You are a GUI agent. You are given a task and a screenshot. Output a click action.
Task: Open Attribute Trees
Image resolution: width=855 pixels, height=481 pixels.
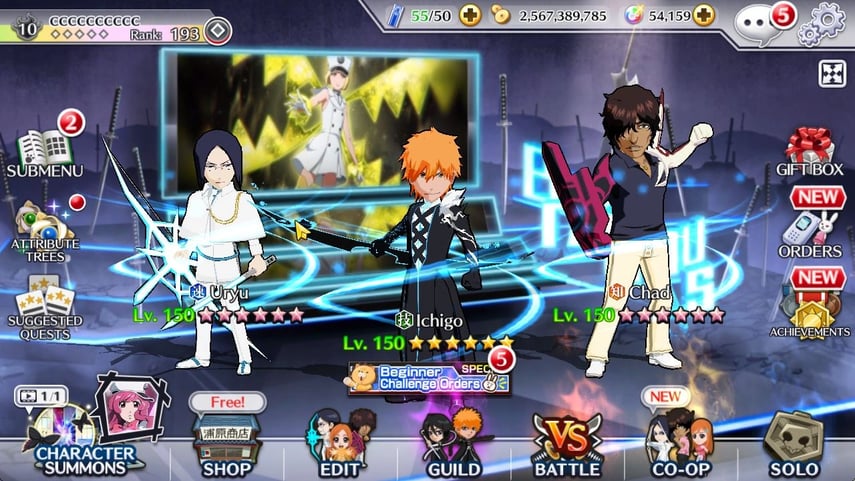pyautogui.click(x=44, y=229)
